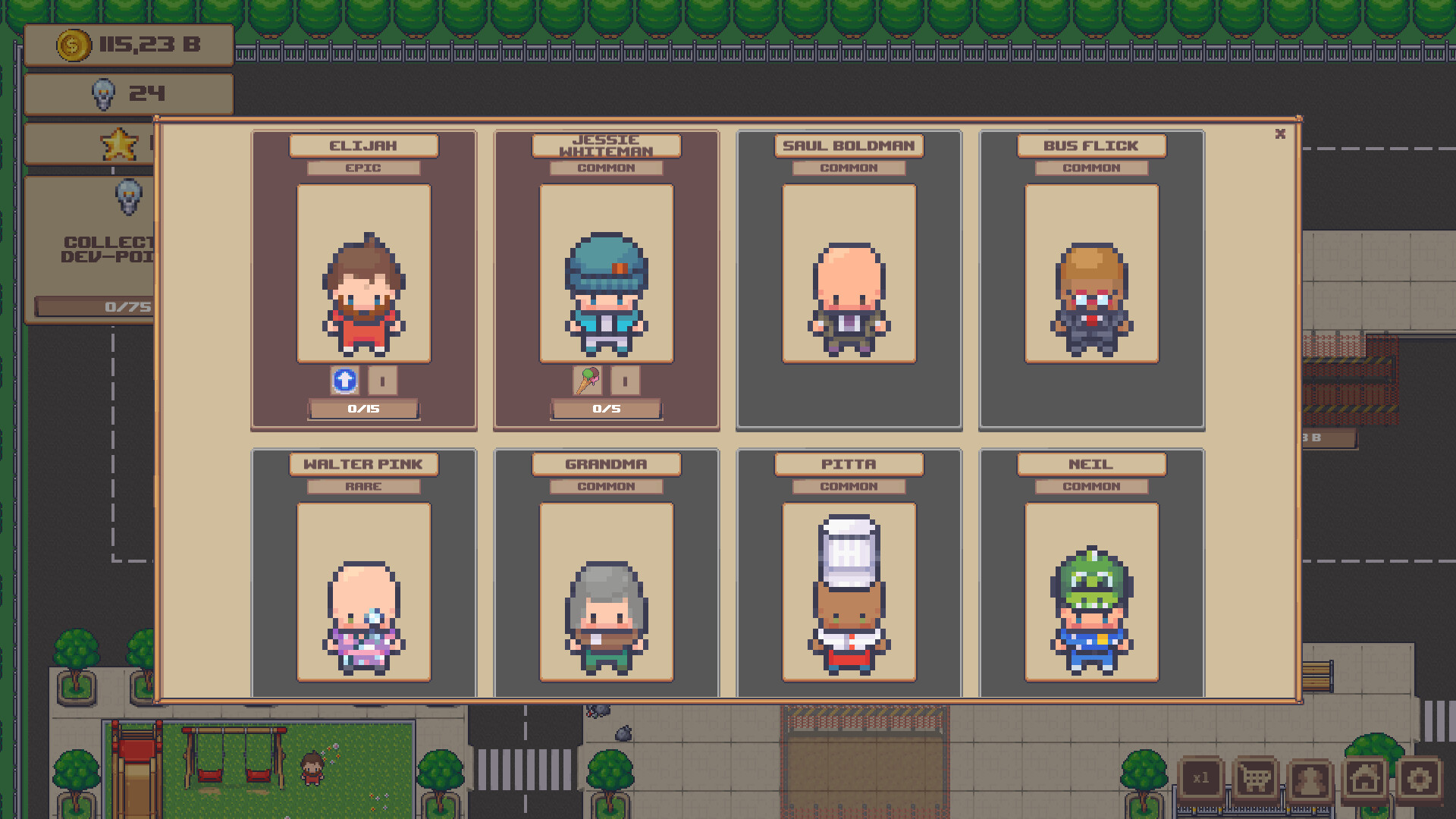The width and height of the screenshot is (1456, 819).
Task: Click Elijah's 0/15 progress bar
Action: 364,409
